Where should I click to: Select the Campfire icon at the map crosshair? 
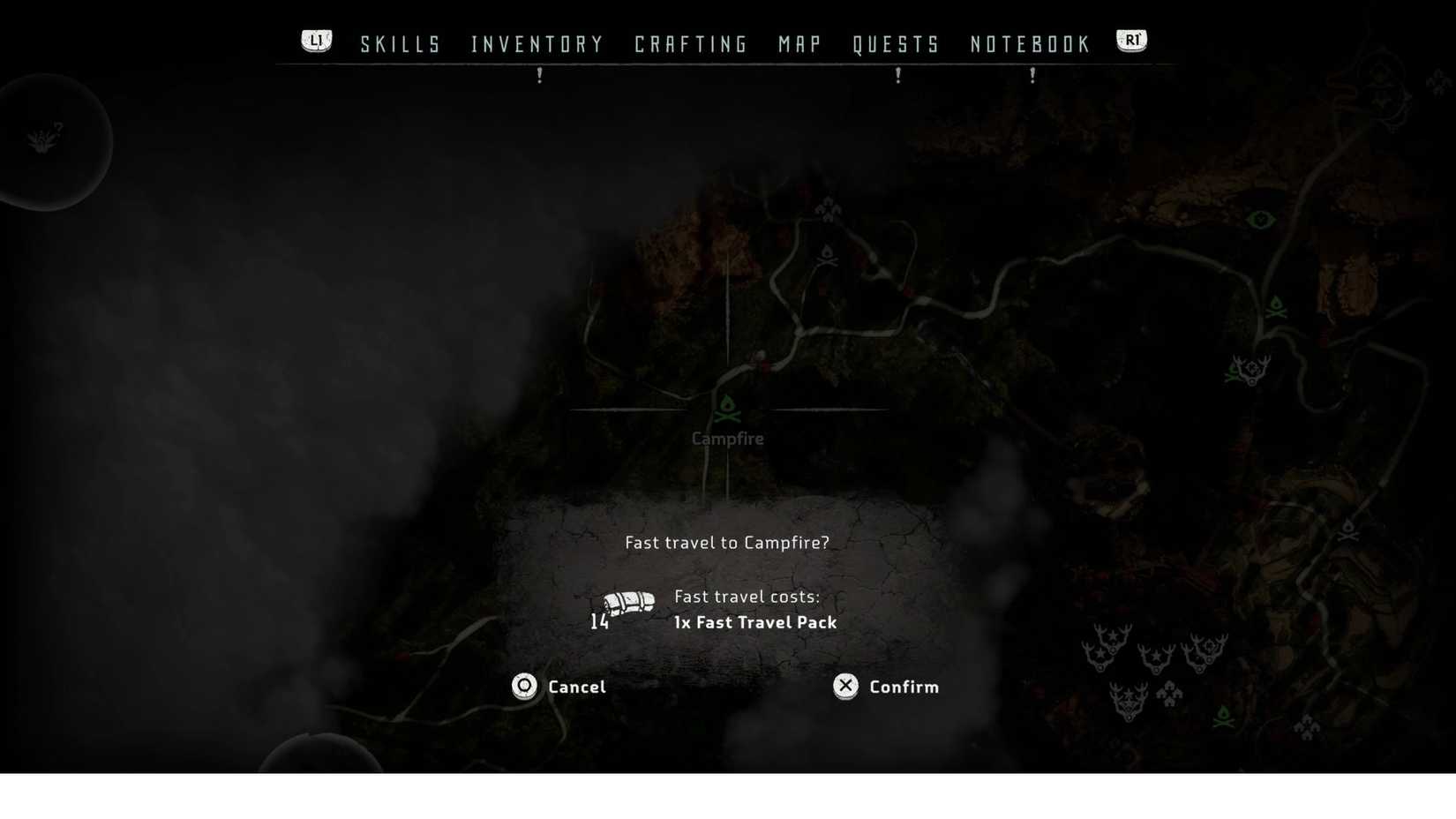pyautogui.click(x=727, y=408)
